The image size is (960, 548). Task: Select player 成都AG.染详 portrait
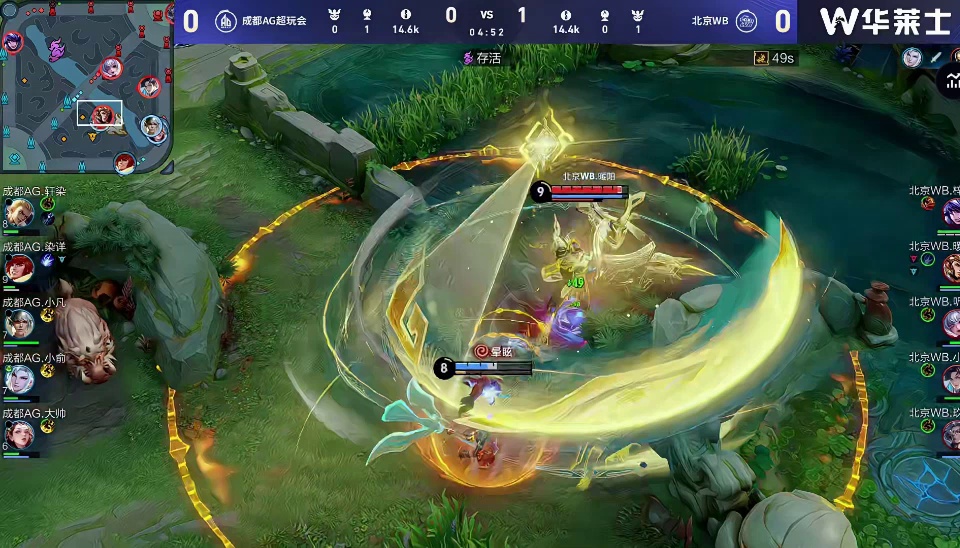coord(19,268)
